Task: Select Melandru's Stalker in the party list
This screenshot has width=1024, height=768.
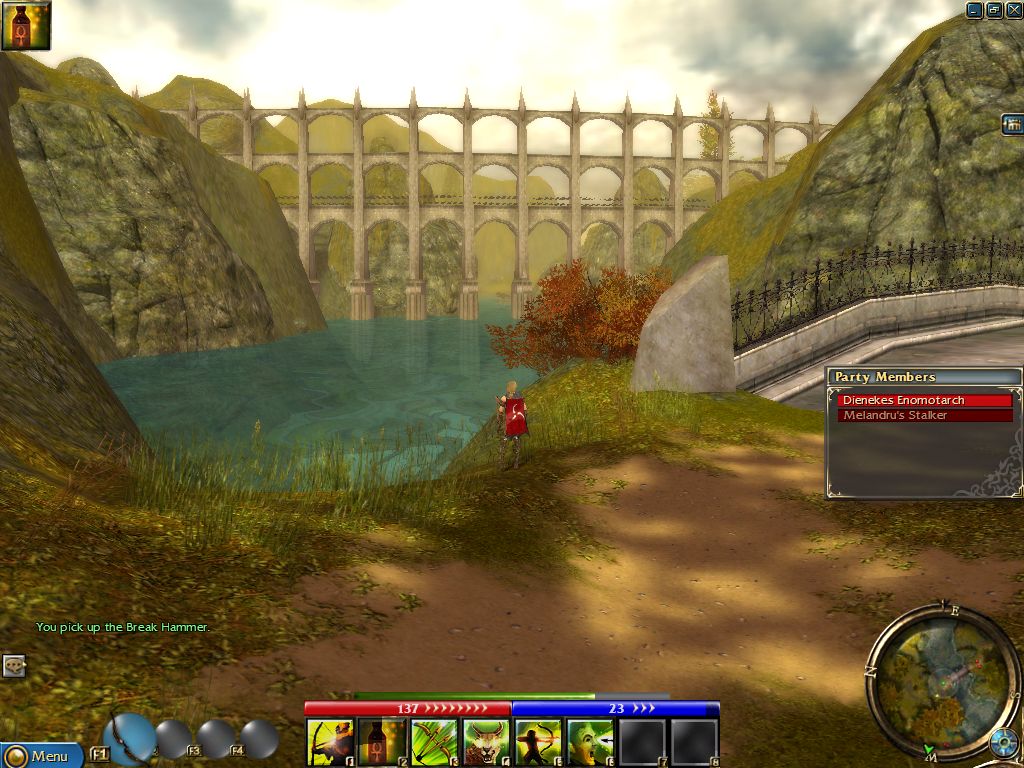Action: (925, 415)
